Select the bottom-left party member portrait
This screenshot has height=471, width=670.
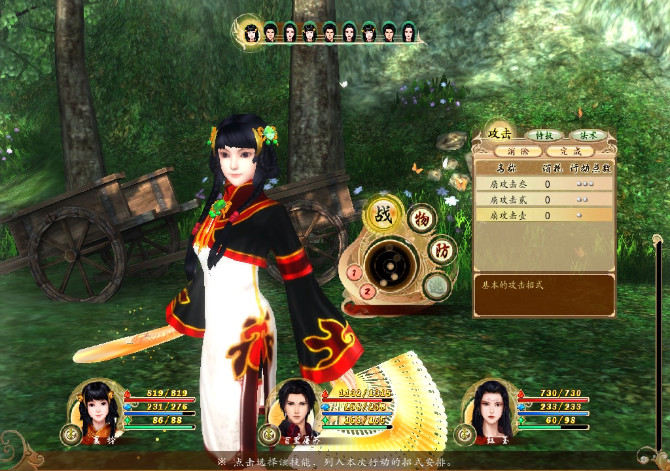click(94, 405)
